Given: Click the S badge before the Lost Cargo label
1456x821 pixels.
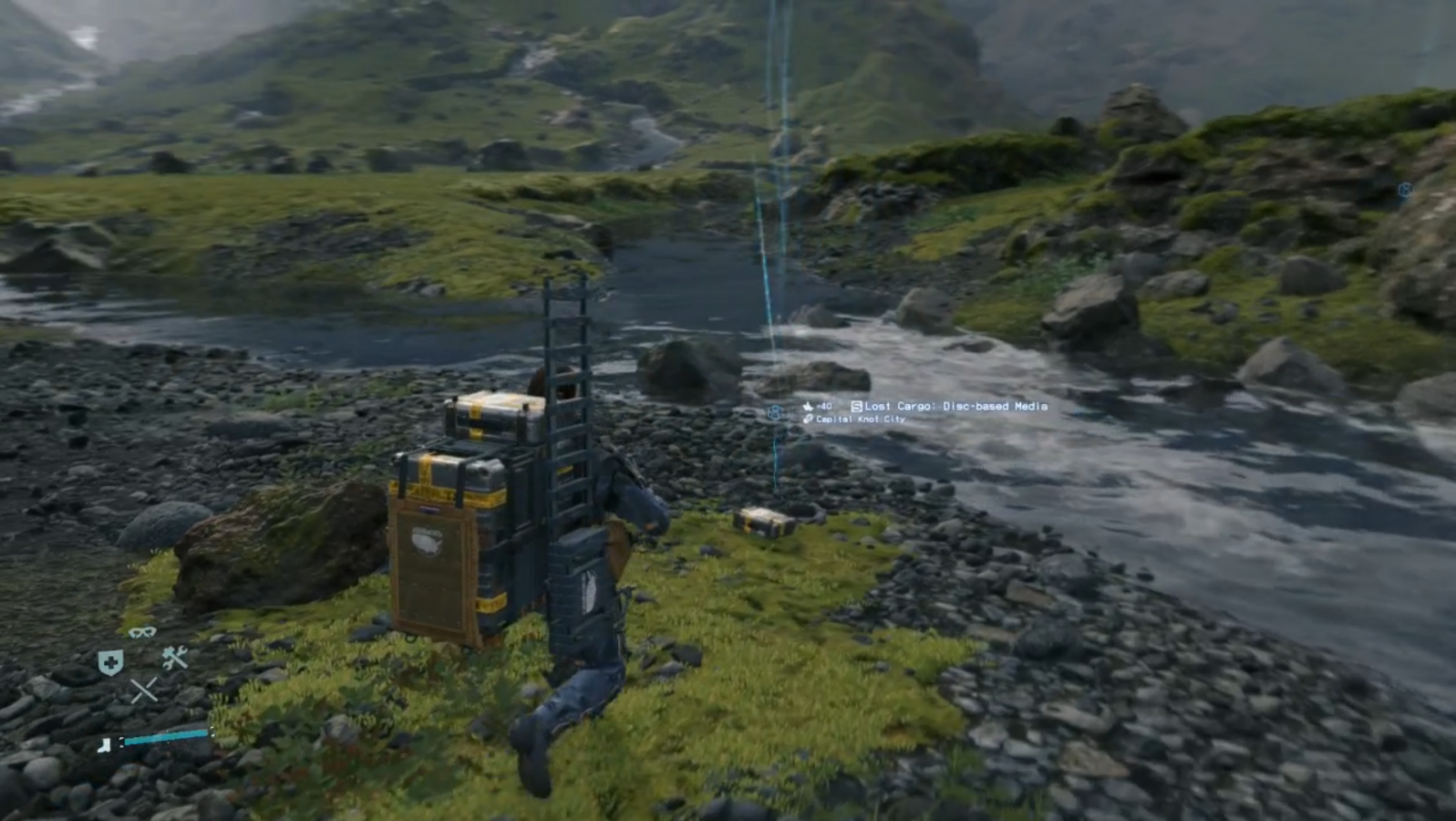Looking at the screenshot, I should click(856, 406).
